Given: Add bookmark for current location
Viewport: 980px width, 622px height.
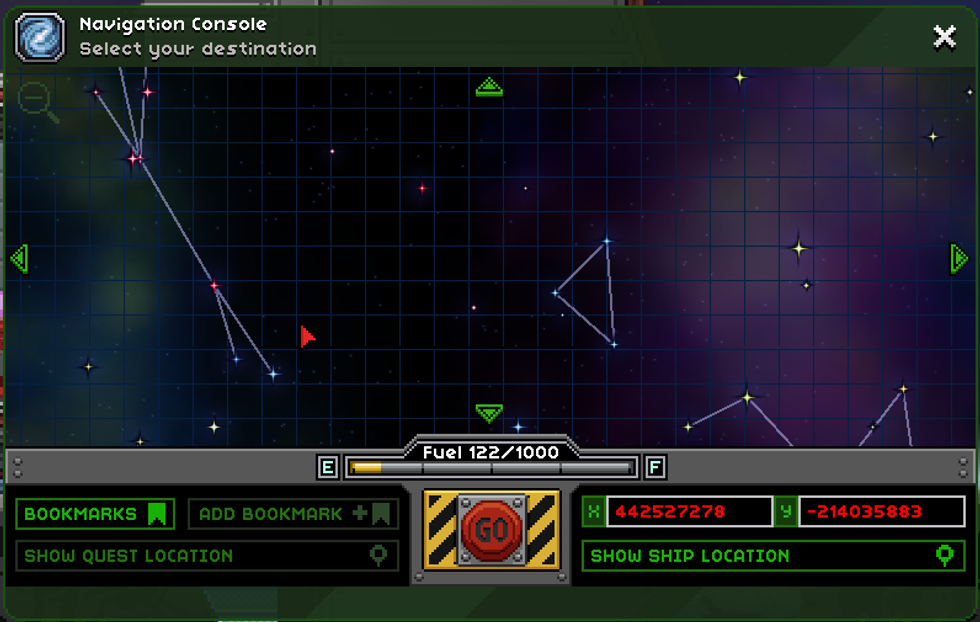Looking at the screenshot, I should 293,514.
